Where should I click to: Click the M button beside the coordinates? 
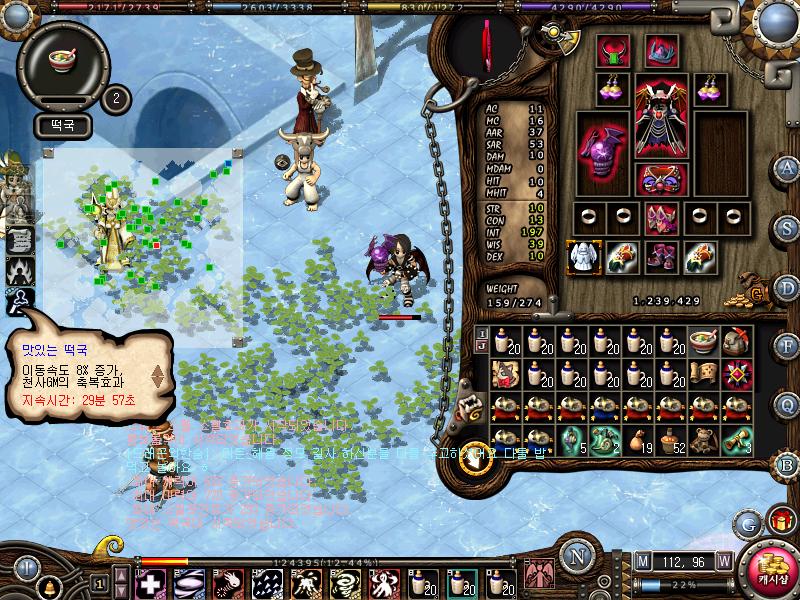[x=642, y=560]
